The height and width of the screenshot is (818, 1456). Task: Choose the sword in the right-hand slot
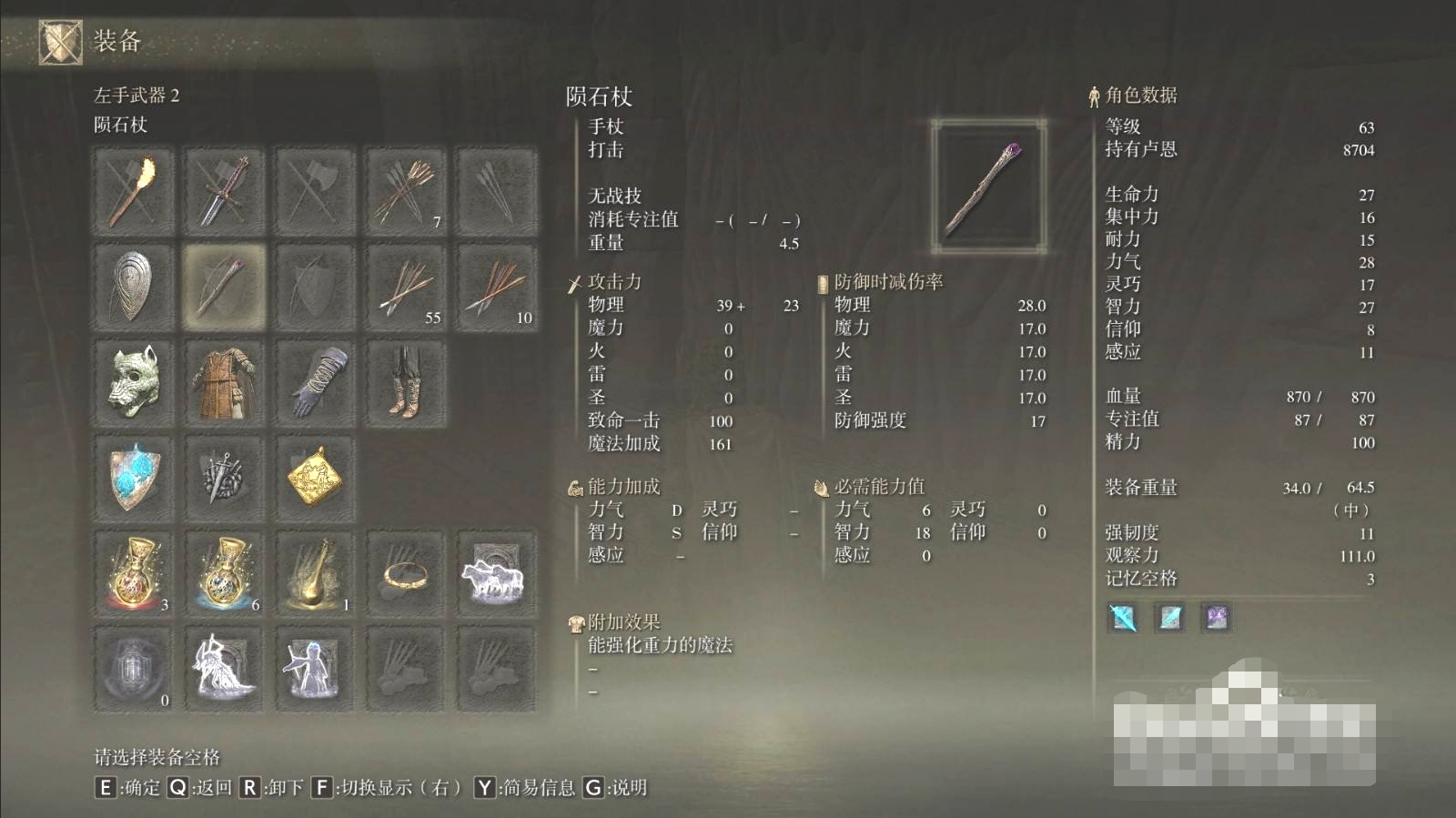(x=224, y=192)
